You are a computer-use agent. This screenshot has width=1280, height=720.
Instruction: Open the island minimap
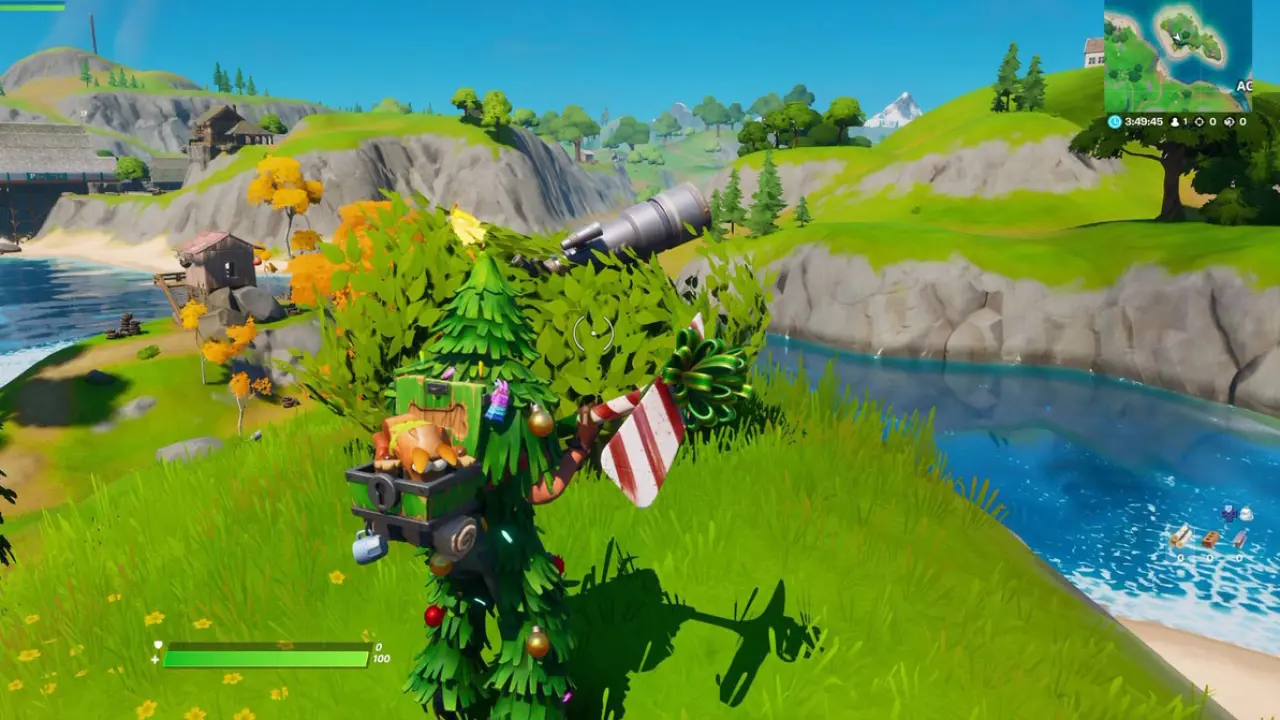point(1177,55)
